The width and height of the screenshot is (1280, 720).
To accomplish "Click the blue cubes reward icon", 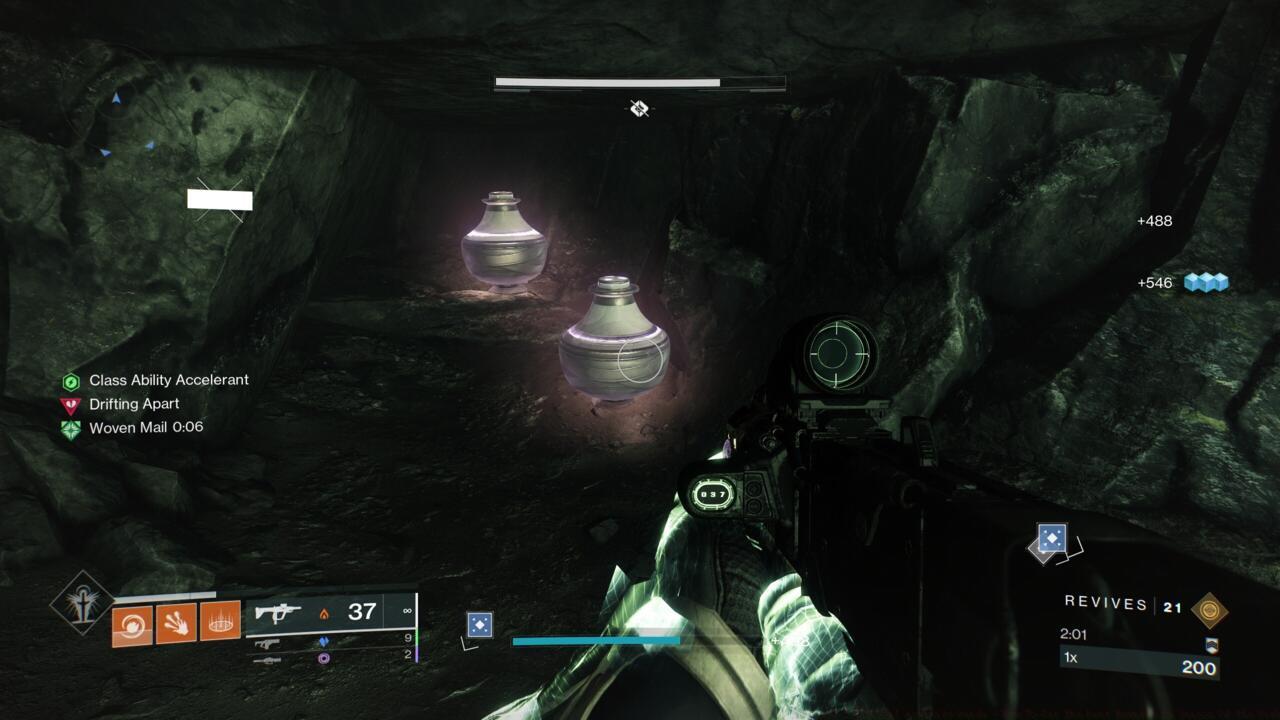I will (1205, 283).
